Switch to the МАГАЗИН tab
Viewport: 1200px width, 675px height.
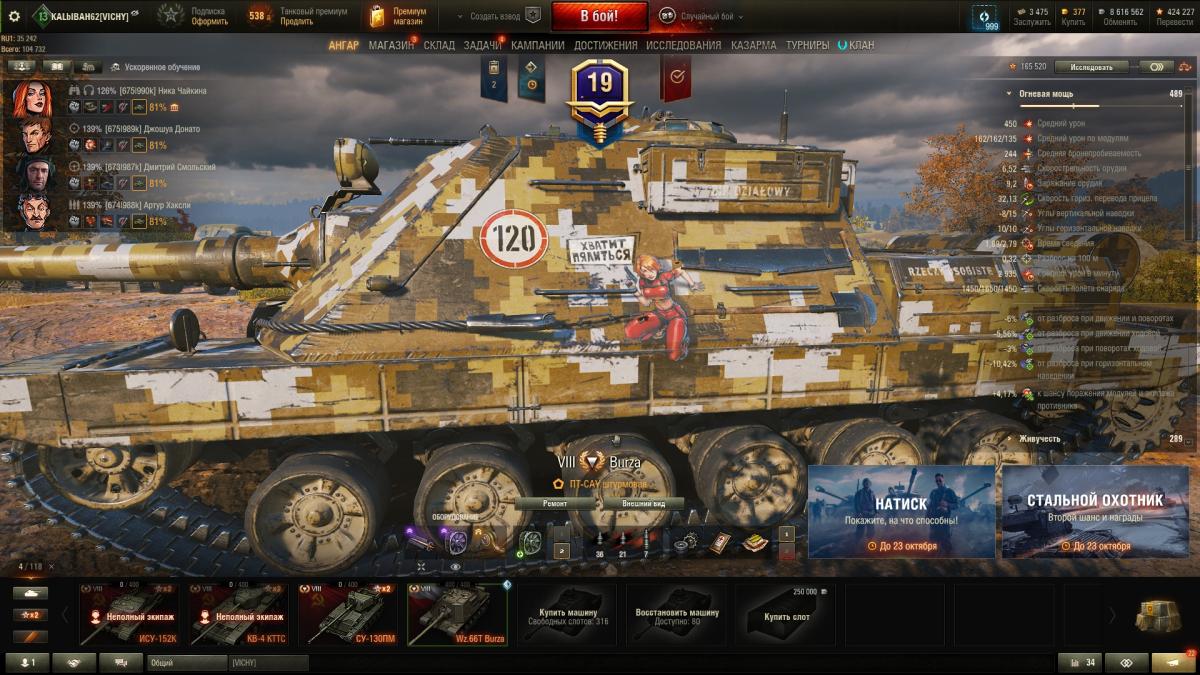[x=391, y=45]
